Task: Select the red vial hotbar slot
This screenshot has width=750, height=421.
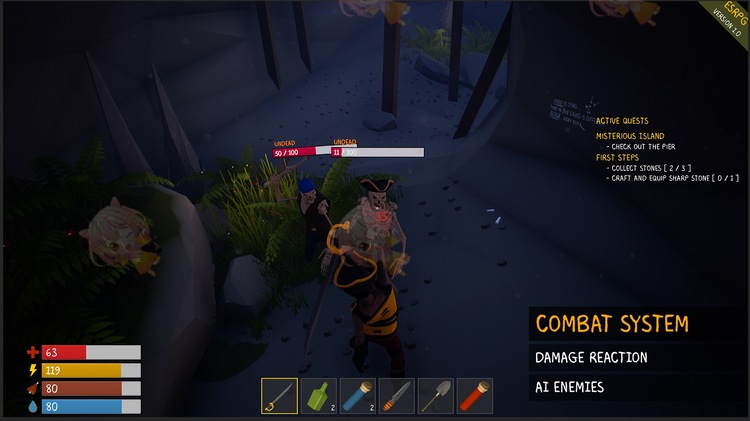Action: pos(475,395)
